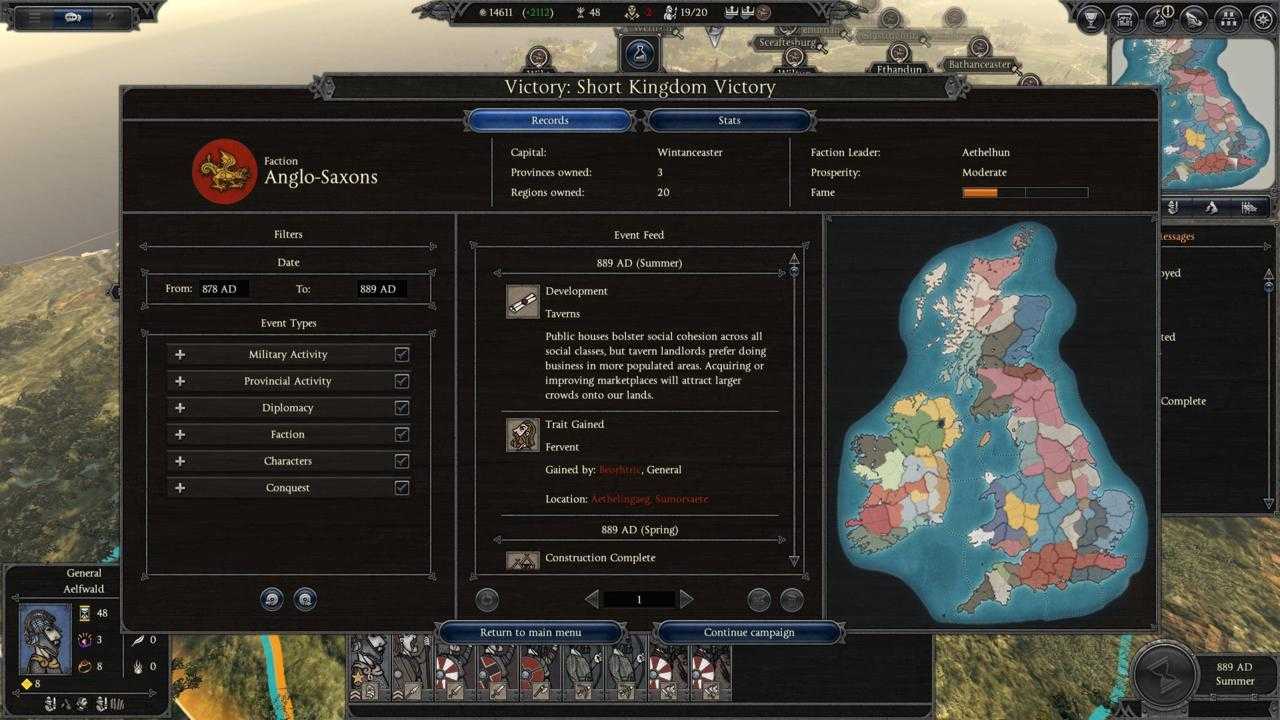Follow the Aethelingaeg, Sumorsaete location link
This screenshot has height=720, width=1280.
[649, 499]
